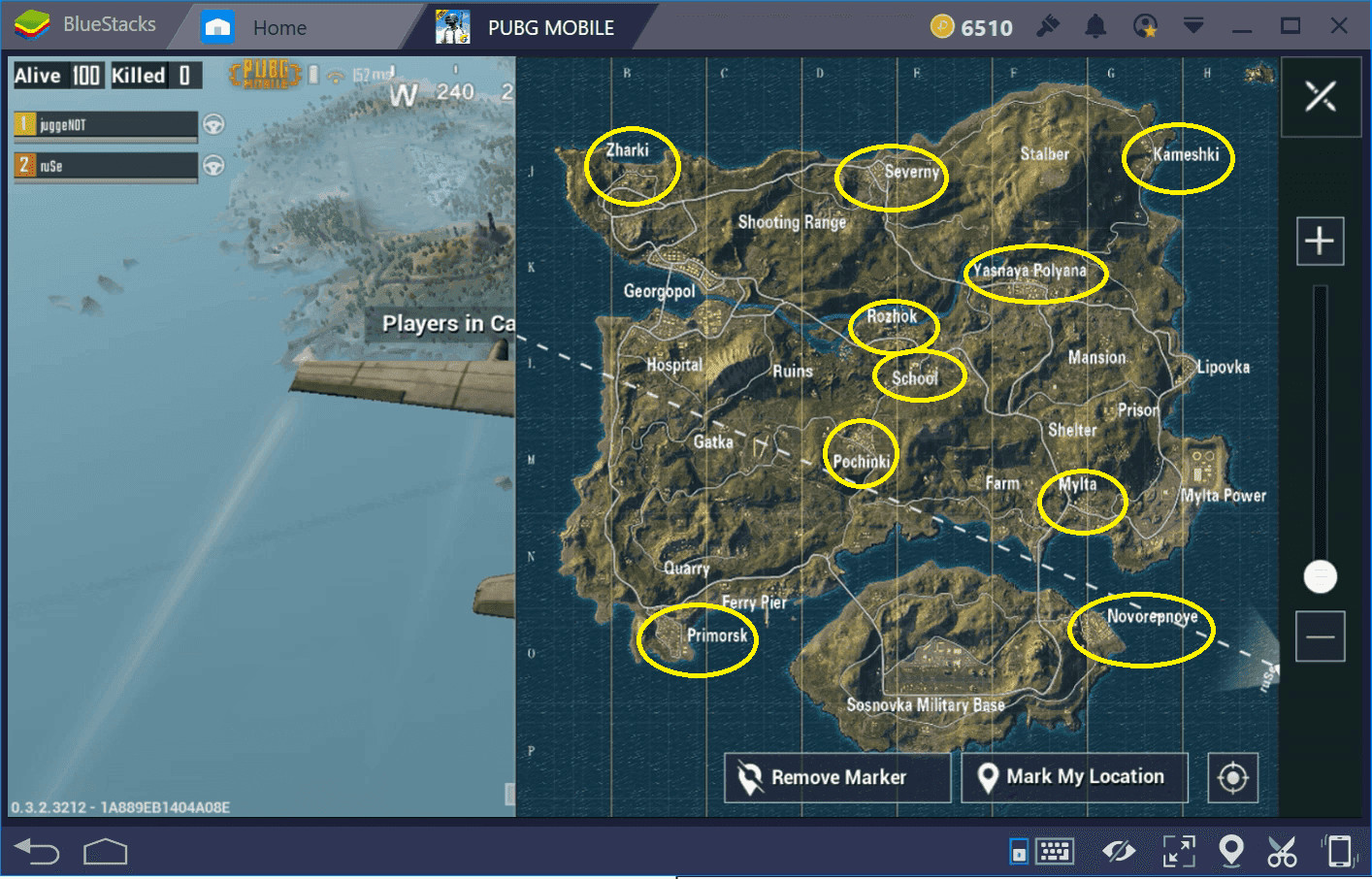Open the account avatar icon
Image resolution: width=1372 pixels, height=879 pixels.
[1146, 26]
